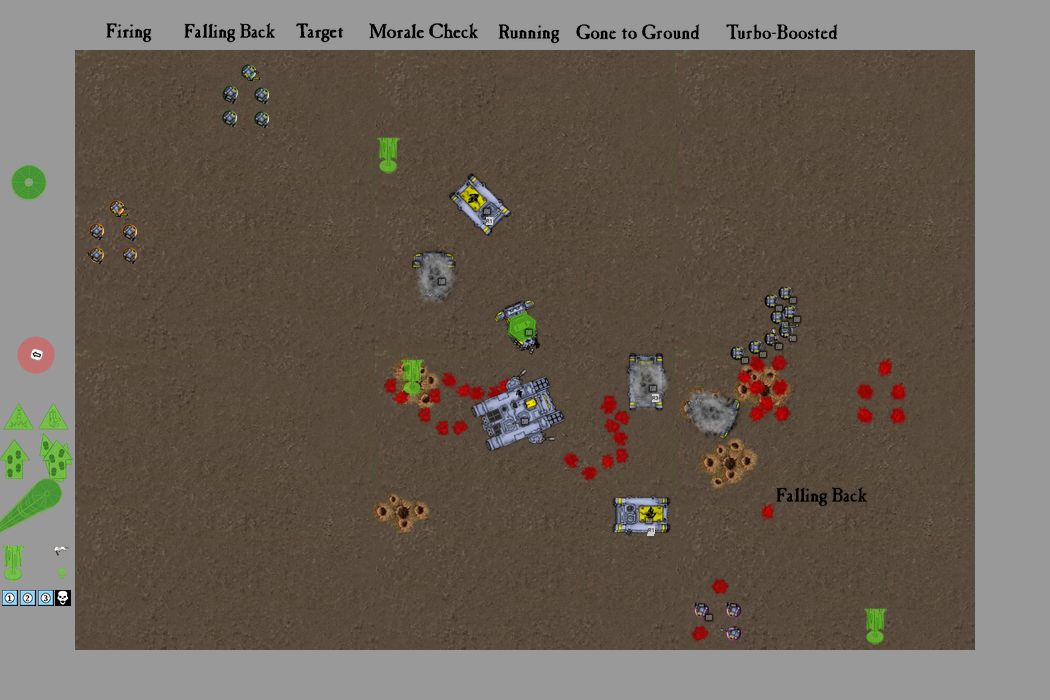
Task: Click the blue number 1 marker
Action: tap(10, 598)
